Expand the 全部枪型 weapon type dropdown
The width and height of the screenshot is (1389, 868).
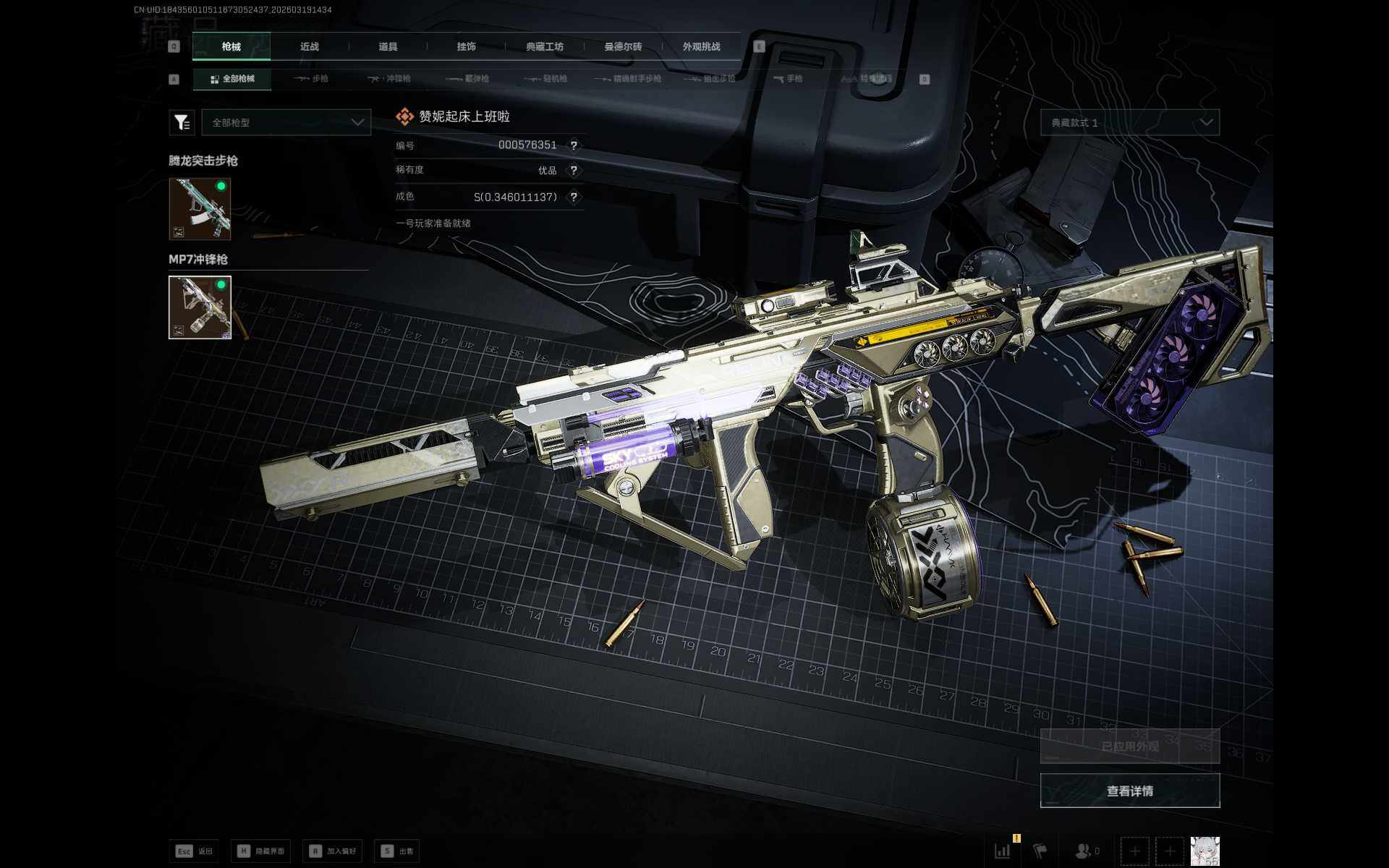click(x=286, y=123)
